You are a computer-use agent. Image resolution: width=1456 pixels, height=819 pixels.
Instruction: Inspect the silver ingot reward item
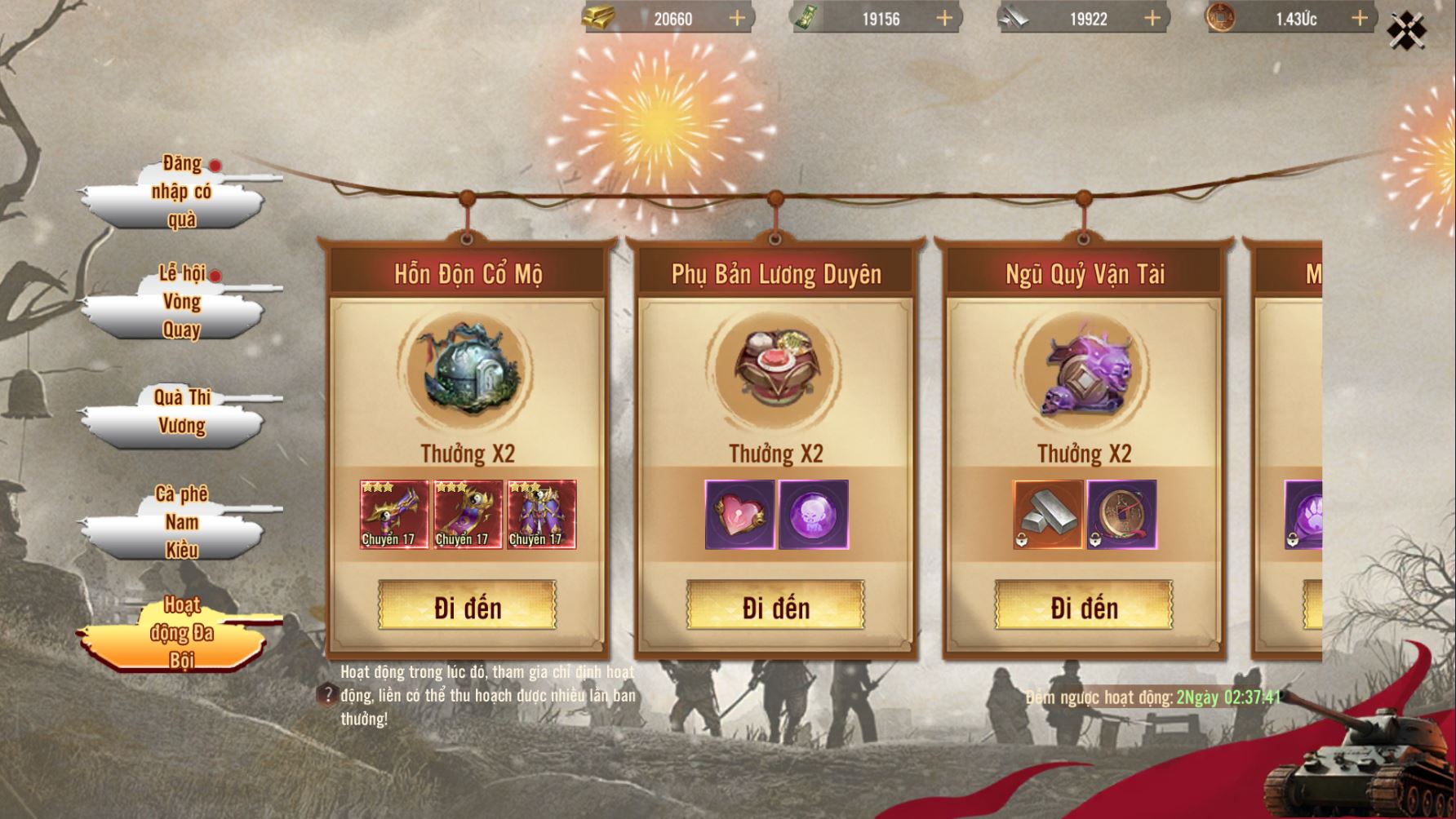(x=1048, y=515)
